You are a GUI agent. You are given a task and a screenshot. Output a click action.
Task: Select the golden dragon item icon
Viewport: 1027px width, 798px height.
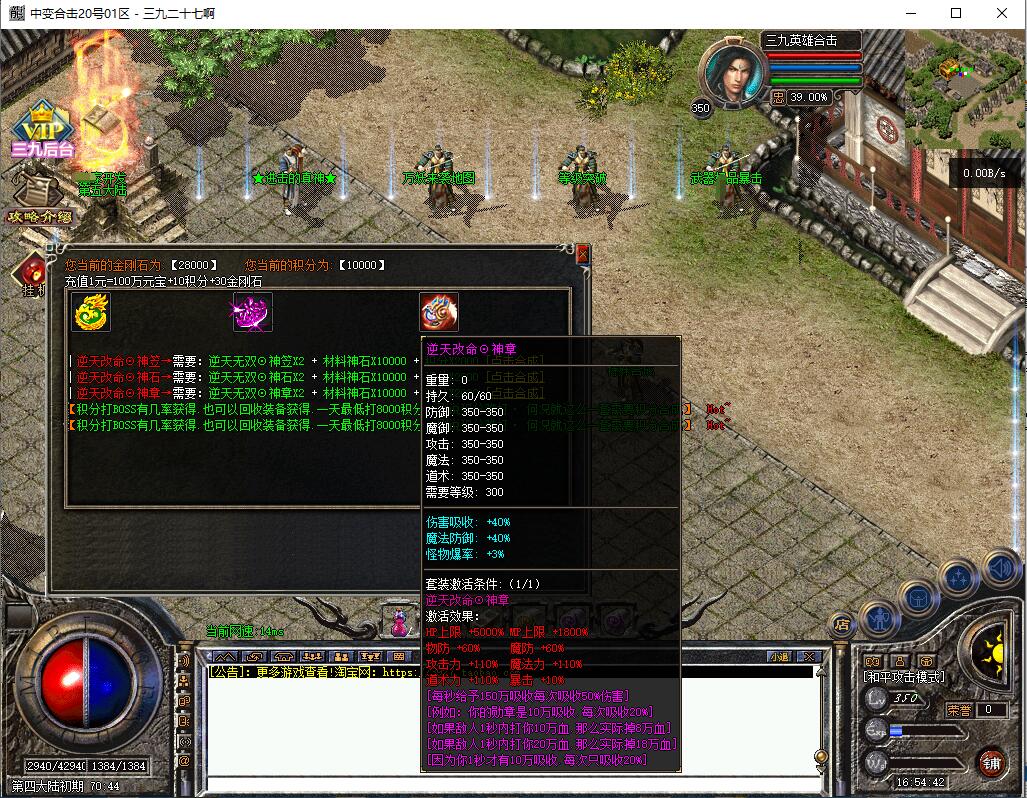[x=92, y=313]
